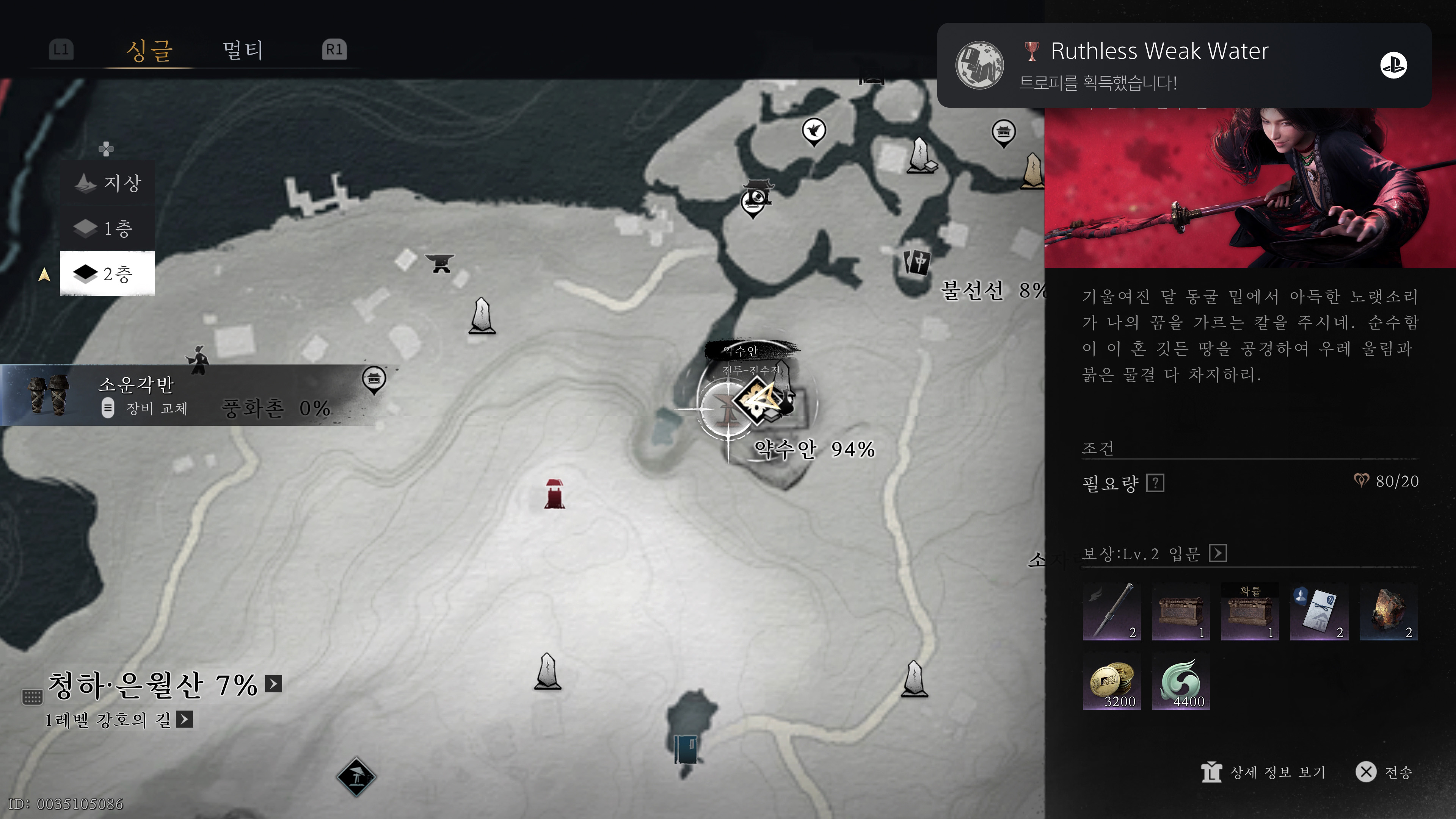Select the 2층 map layer
This screenshot has width=1456, height=819.
pyautogui.click(x=107, y=274)
